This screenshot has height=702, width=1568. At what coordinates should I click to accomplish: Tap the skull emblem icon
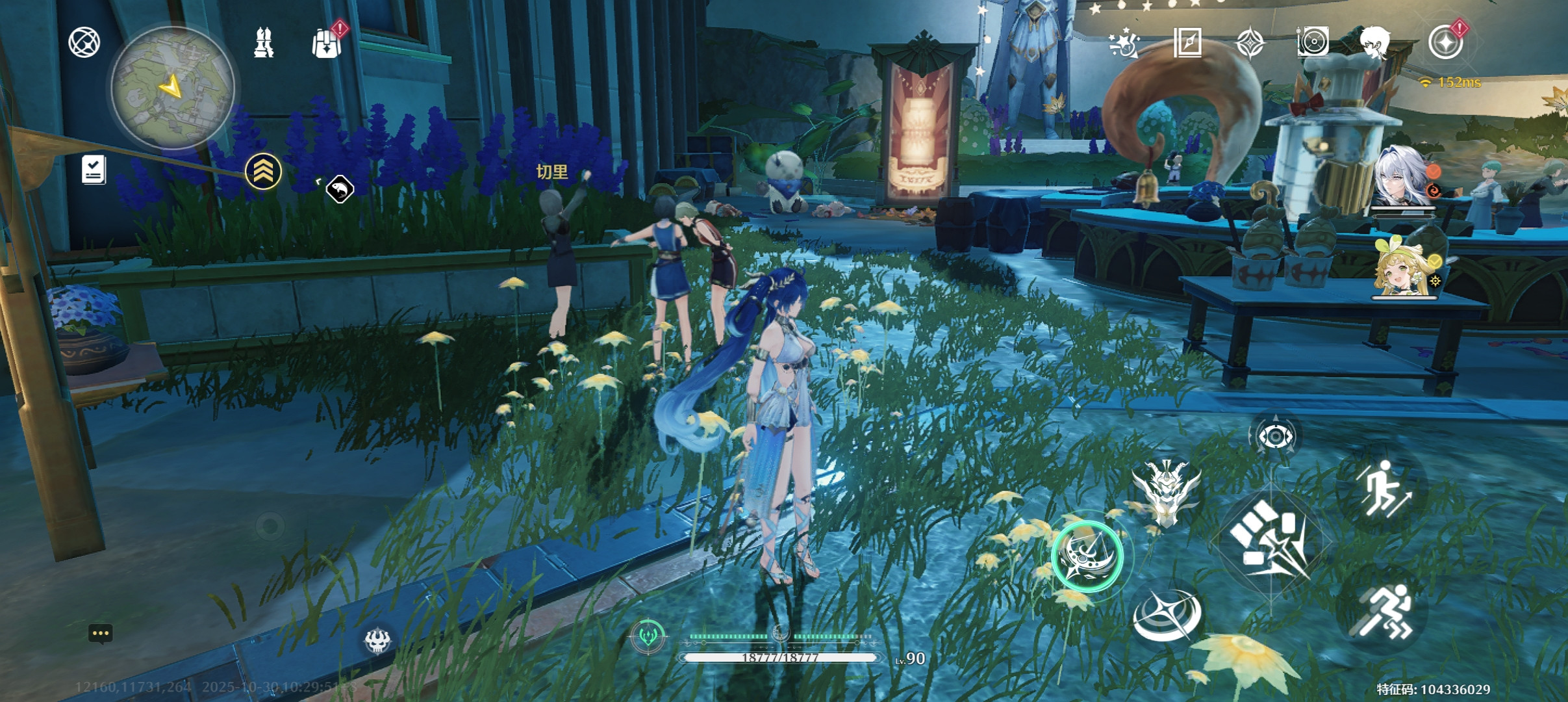[377, 641]
